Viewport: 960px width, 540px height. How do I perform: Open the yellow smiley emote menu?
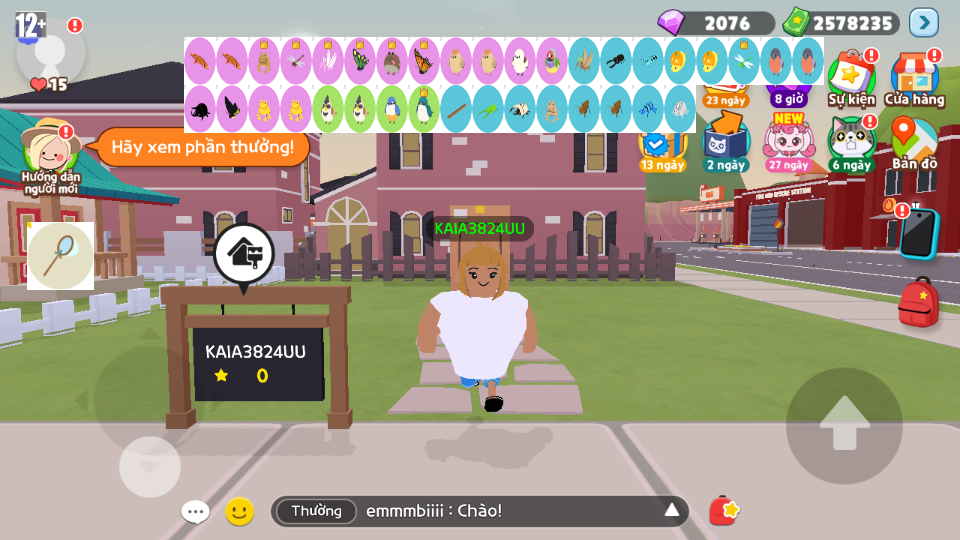(239, 512)
